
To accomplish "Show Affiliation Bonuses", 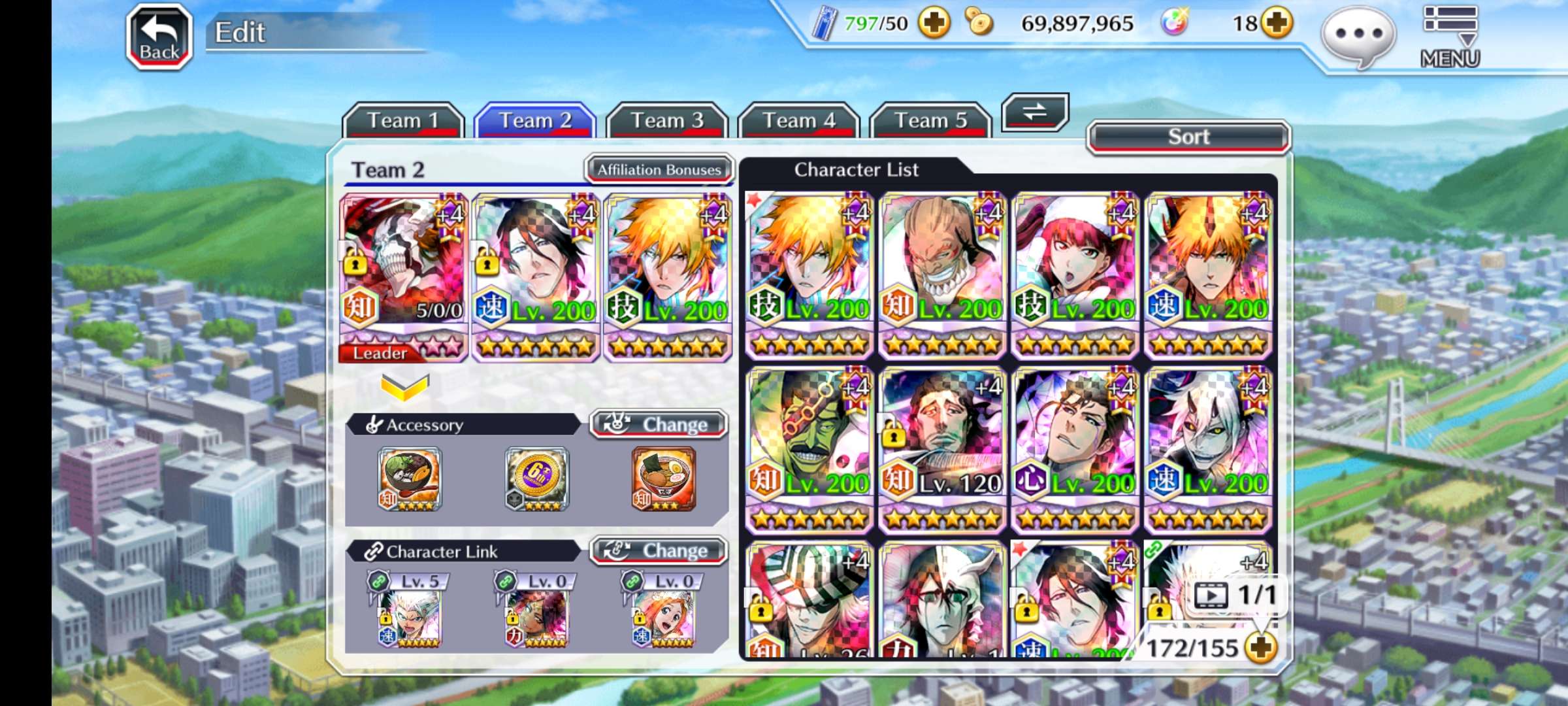I will point(659,170).
